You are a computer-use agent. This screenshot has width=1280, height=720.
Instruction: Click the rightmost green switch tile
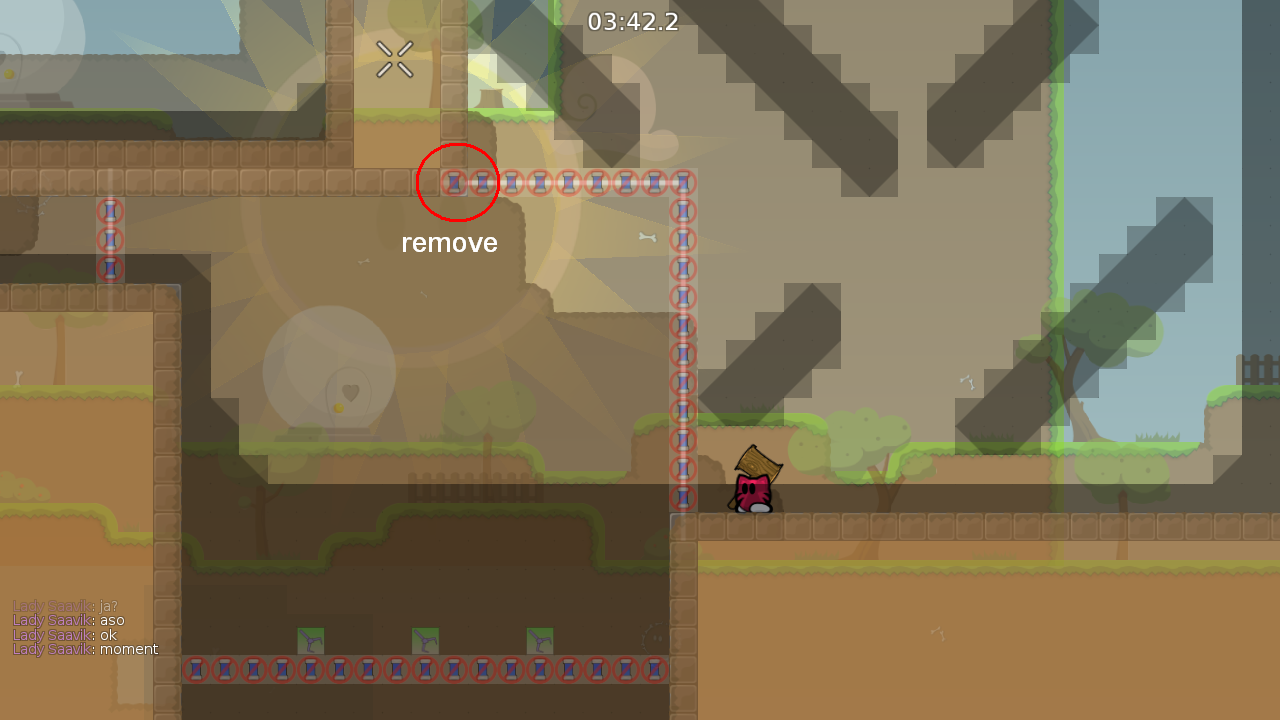[x=539, y=640]
